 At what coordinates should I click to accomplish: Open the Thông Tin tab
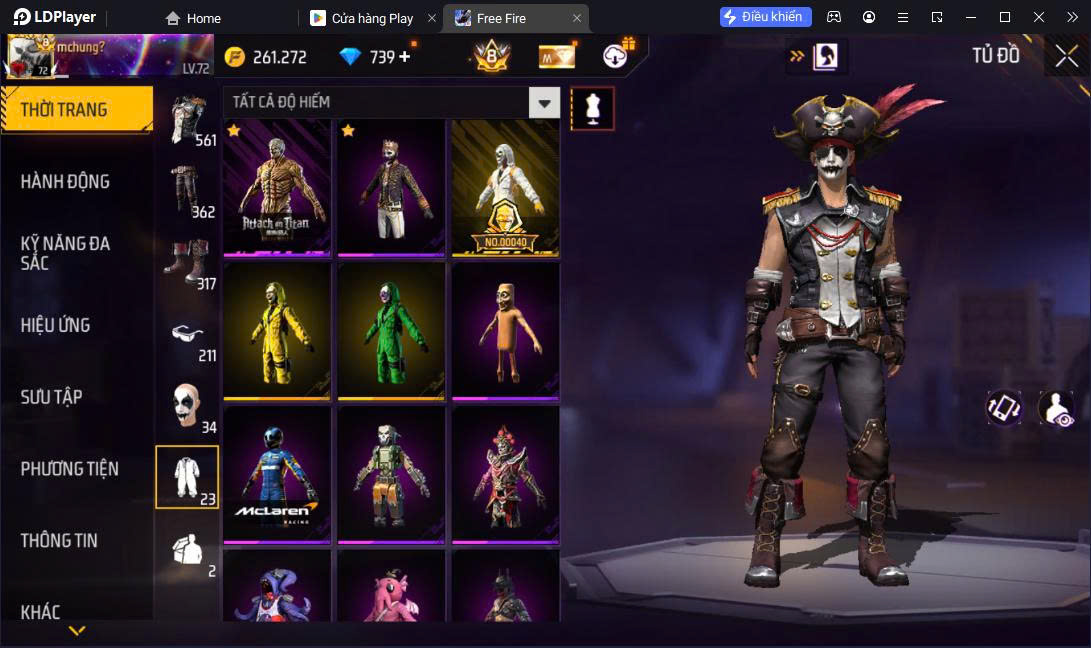pos(59,540)
